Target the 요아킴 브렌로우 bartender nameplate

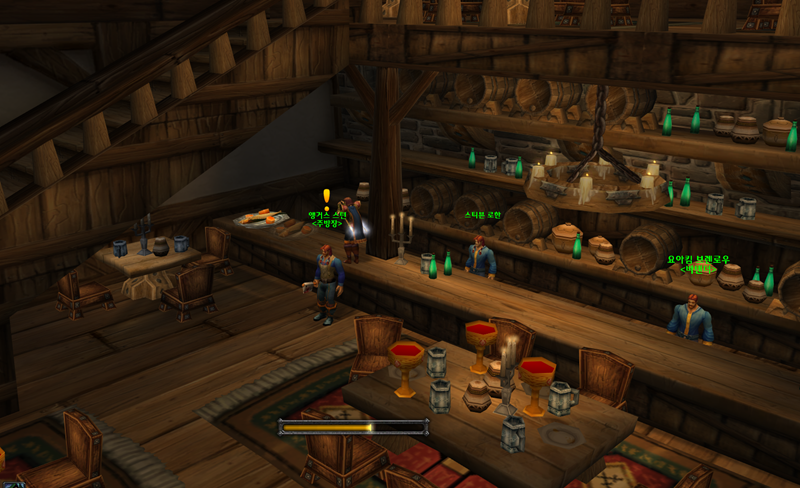click(699, 260)
